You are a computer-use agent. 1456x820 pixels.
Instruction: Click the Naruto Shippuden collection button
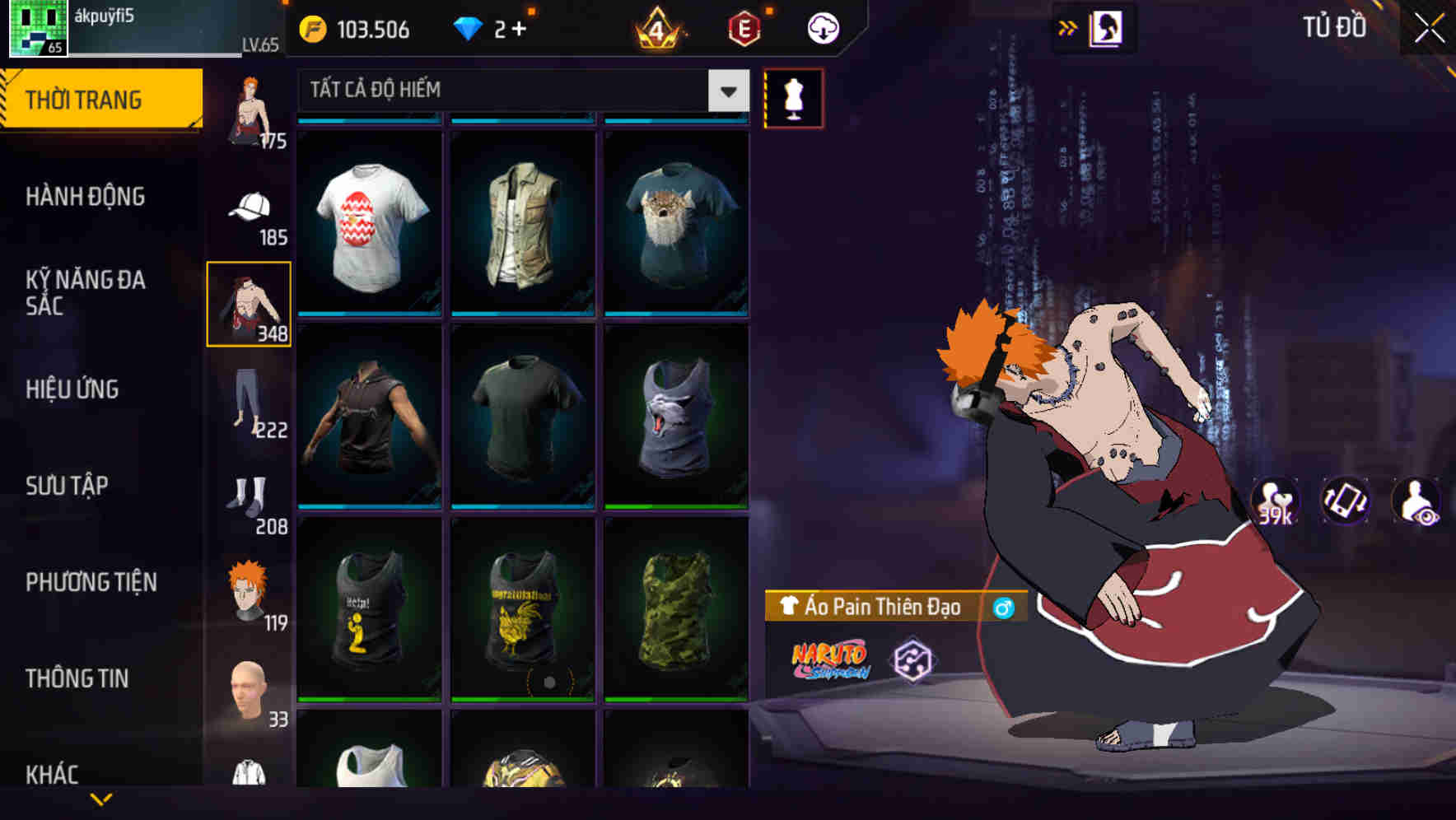(x=830, y=661)
